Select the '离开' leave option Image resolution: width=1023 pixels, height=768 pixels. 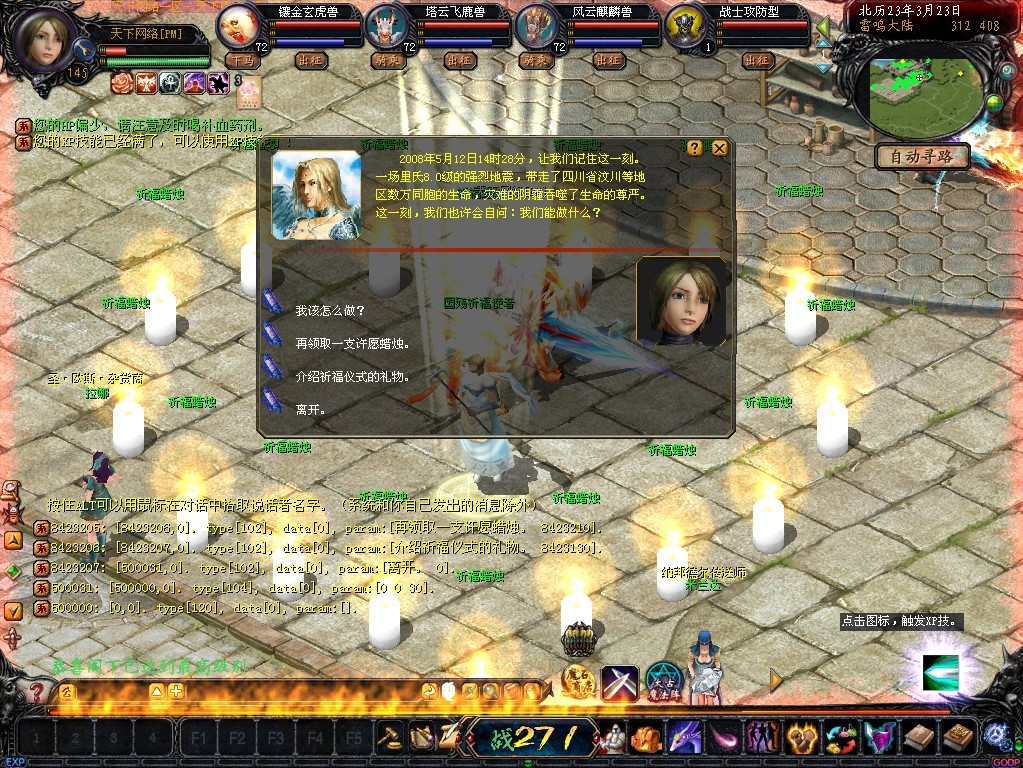pyautogui.click(x=310, y=409)
